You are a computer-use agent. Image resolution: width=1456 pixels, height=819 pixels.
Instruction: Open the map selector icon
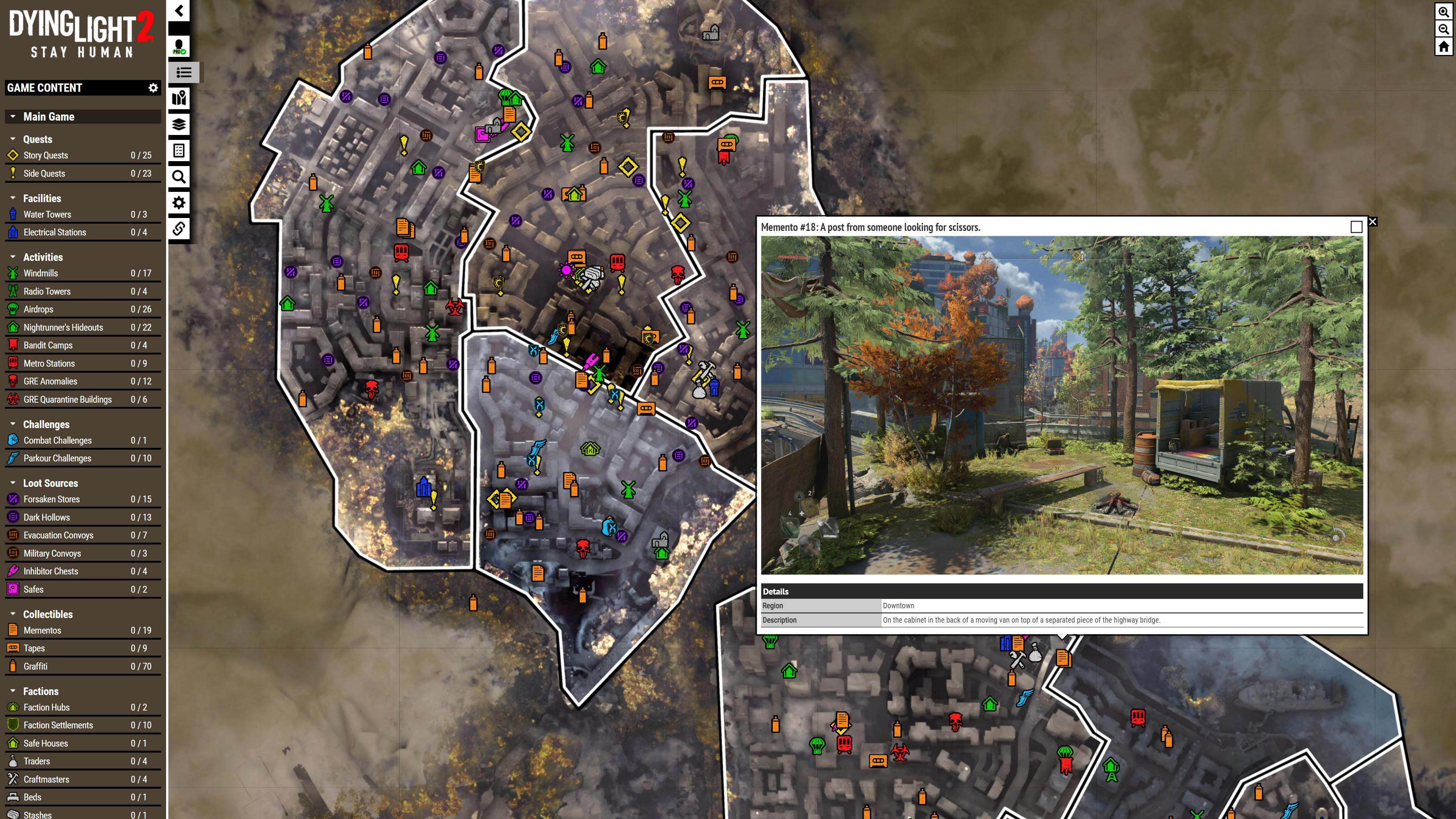tap(179, 99)
